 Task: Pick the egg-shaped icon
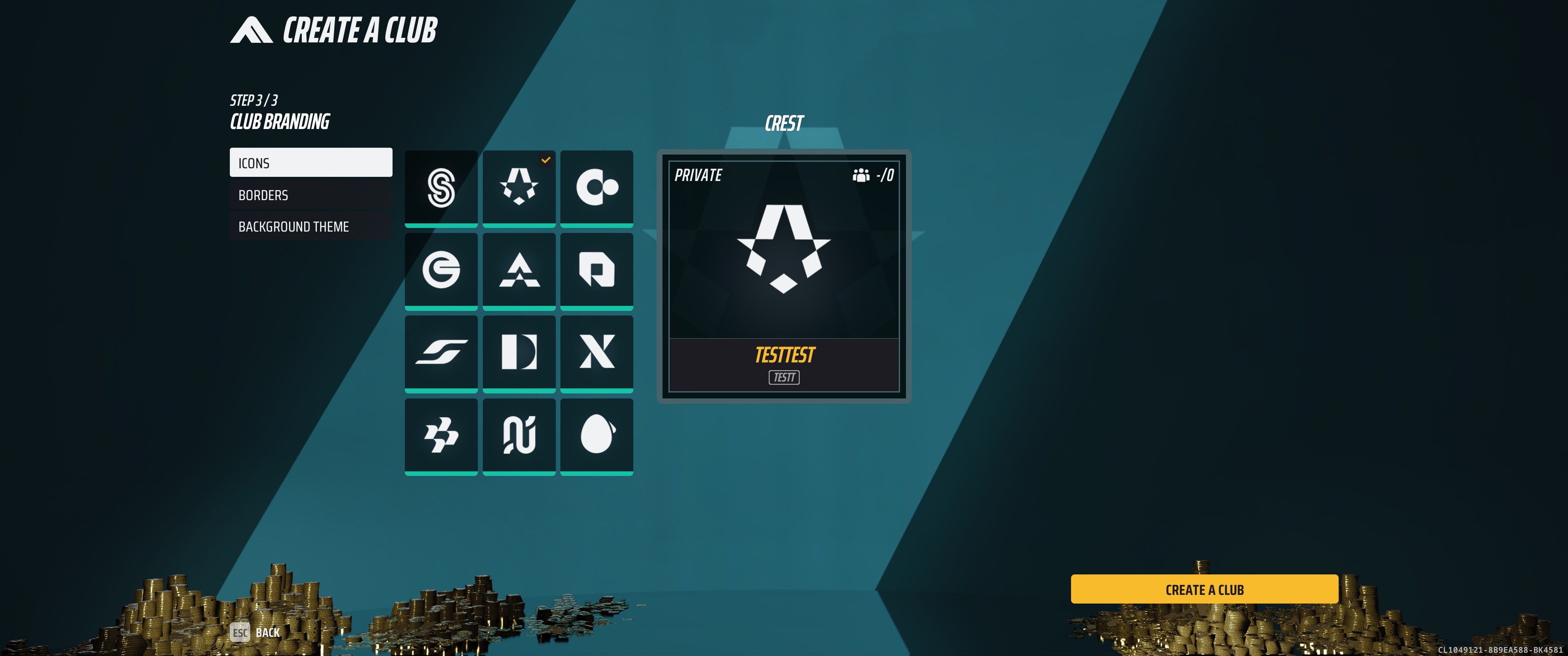point(596,435)
